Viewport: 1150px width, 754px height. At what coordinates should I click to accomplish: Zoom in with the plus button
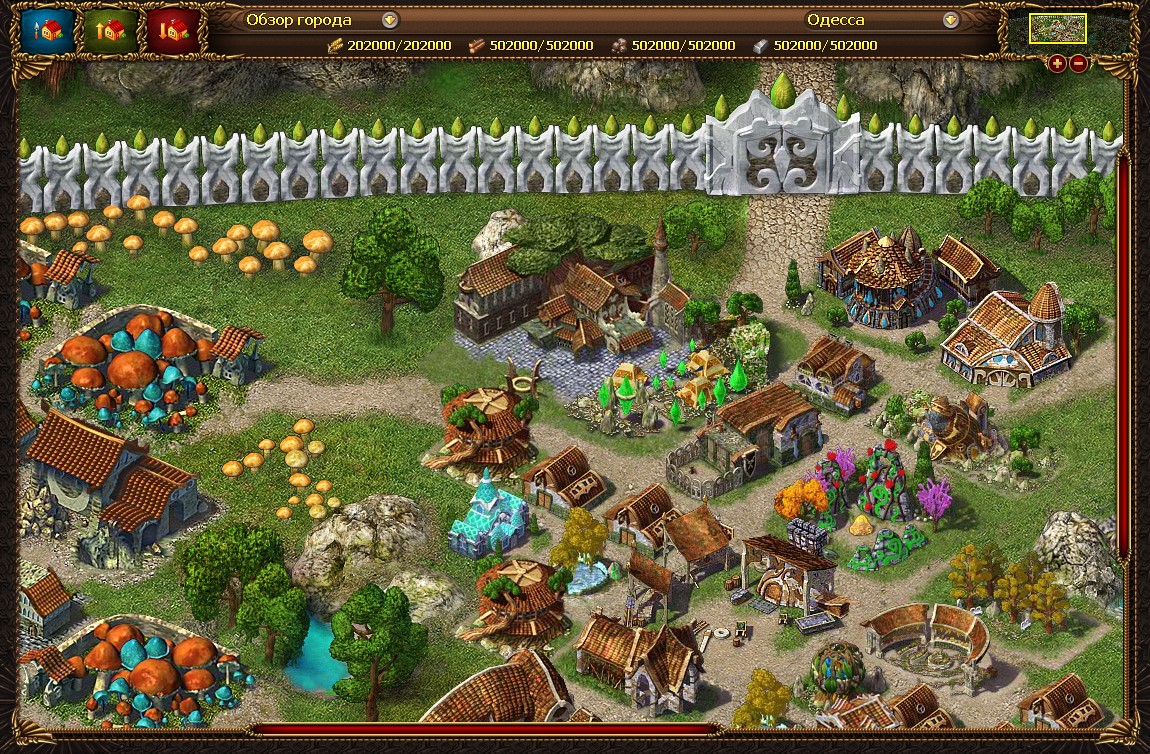coord(1058,64)
